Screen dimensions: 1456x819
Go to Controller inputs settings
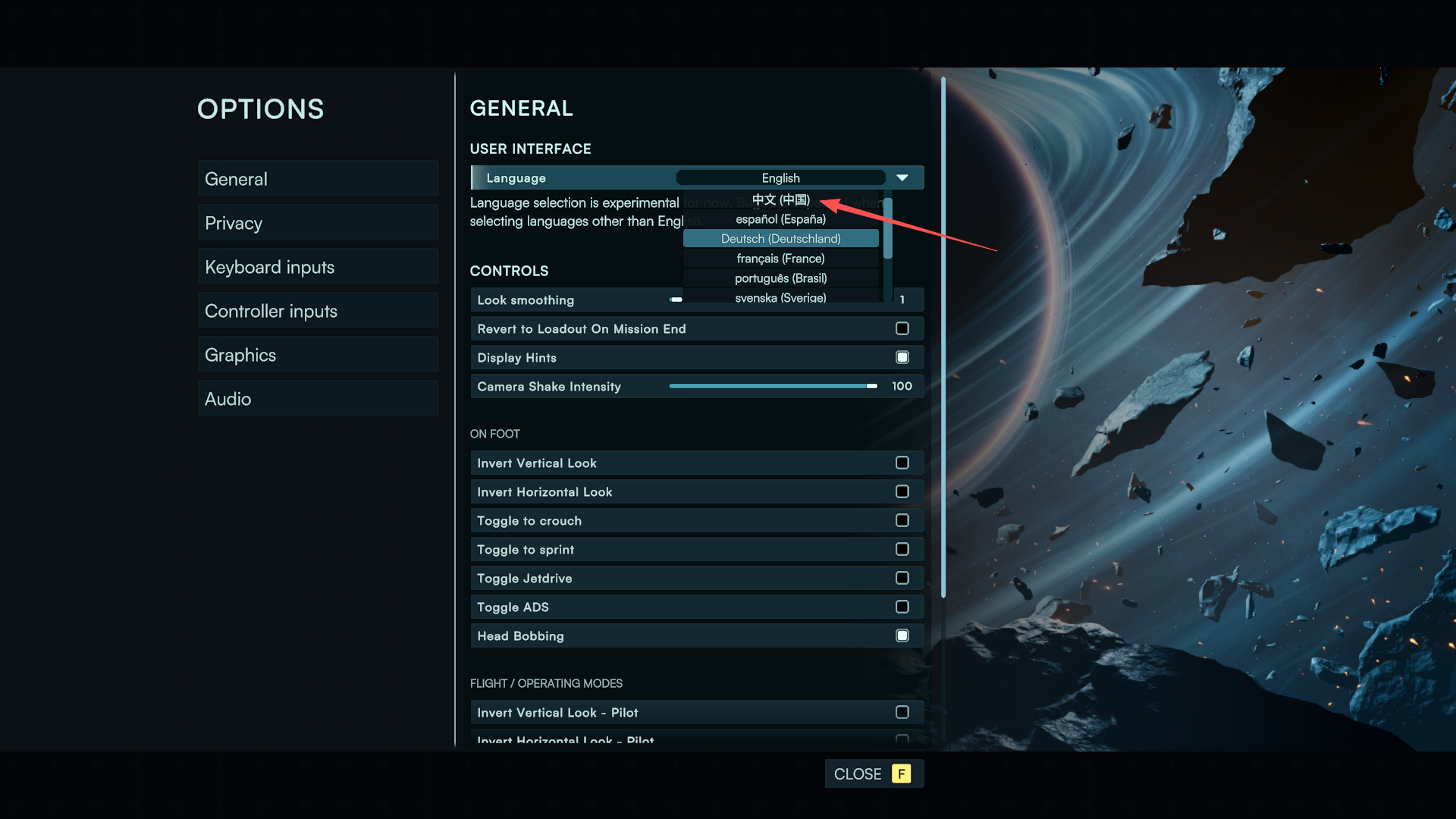318,311
